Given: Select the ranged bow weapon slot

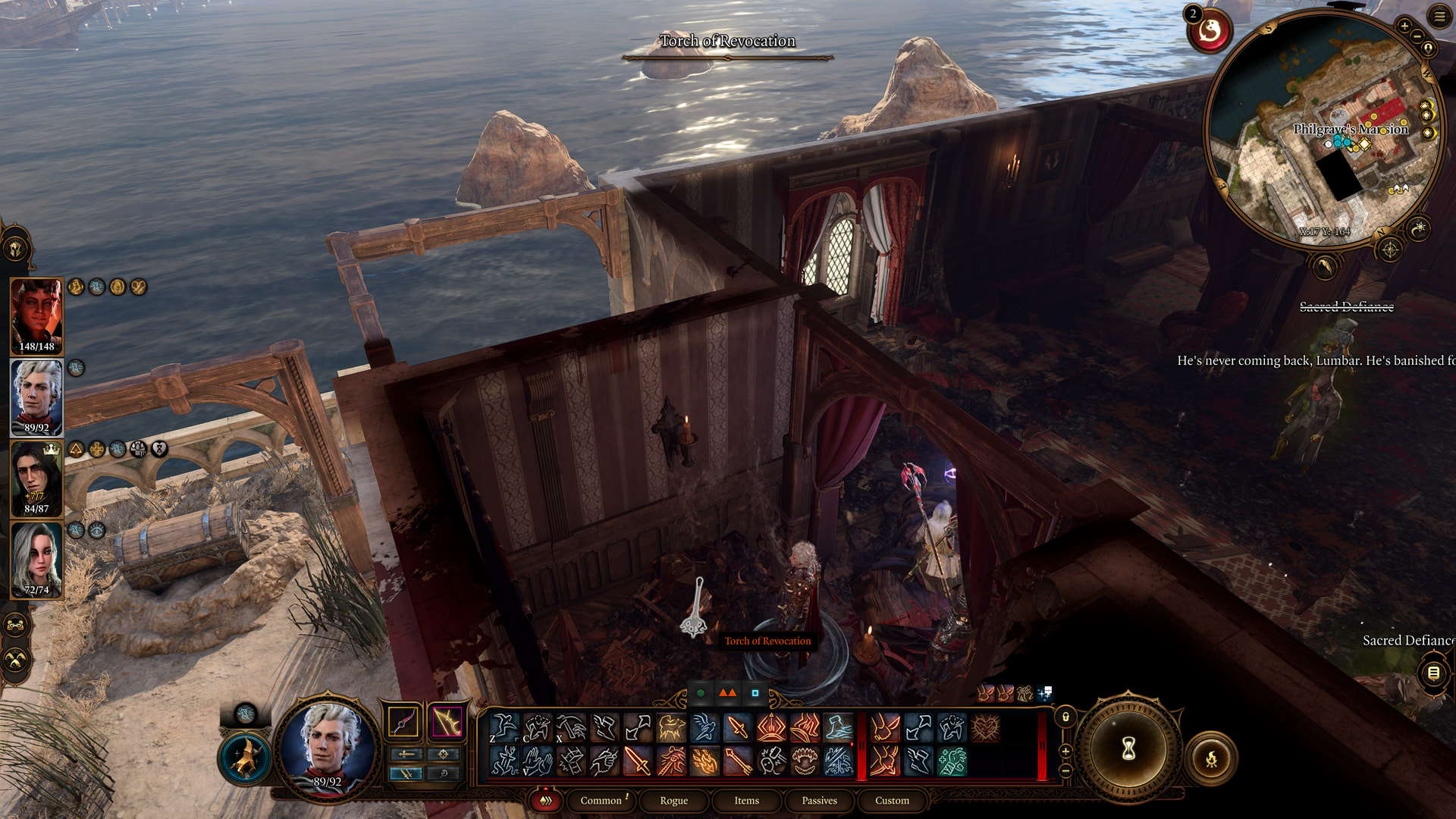Looking at the screenshot, I should point(447,721).
